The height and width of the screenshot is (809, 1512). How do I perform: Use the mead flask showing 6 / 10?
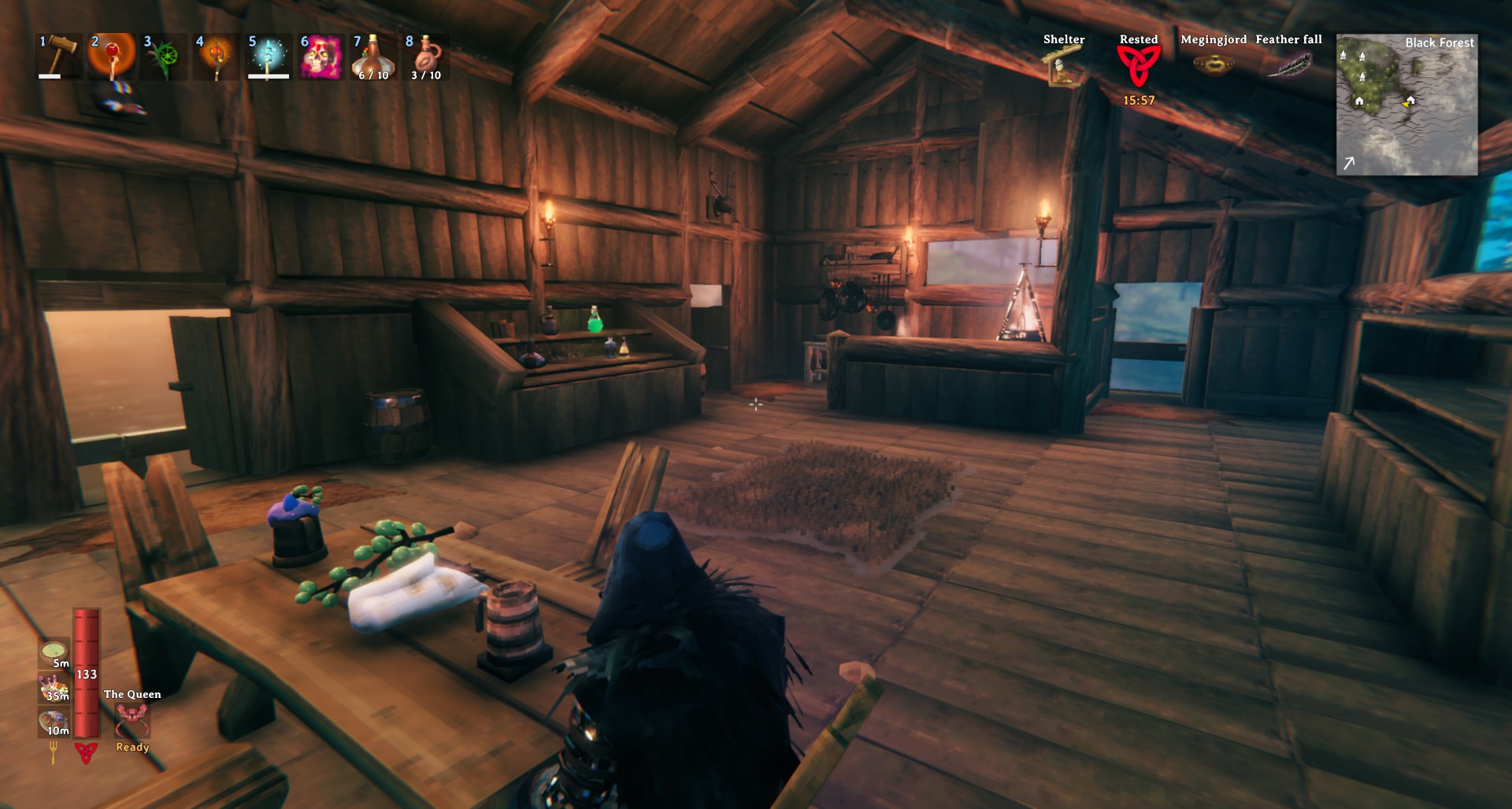pyautogui.click(x=373, y=56)
